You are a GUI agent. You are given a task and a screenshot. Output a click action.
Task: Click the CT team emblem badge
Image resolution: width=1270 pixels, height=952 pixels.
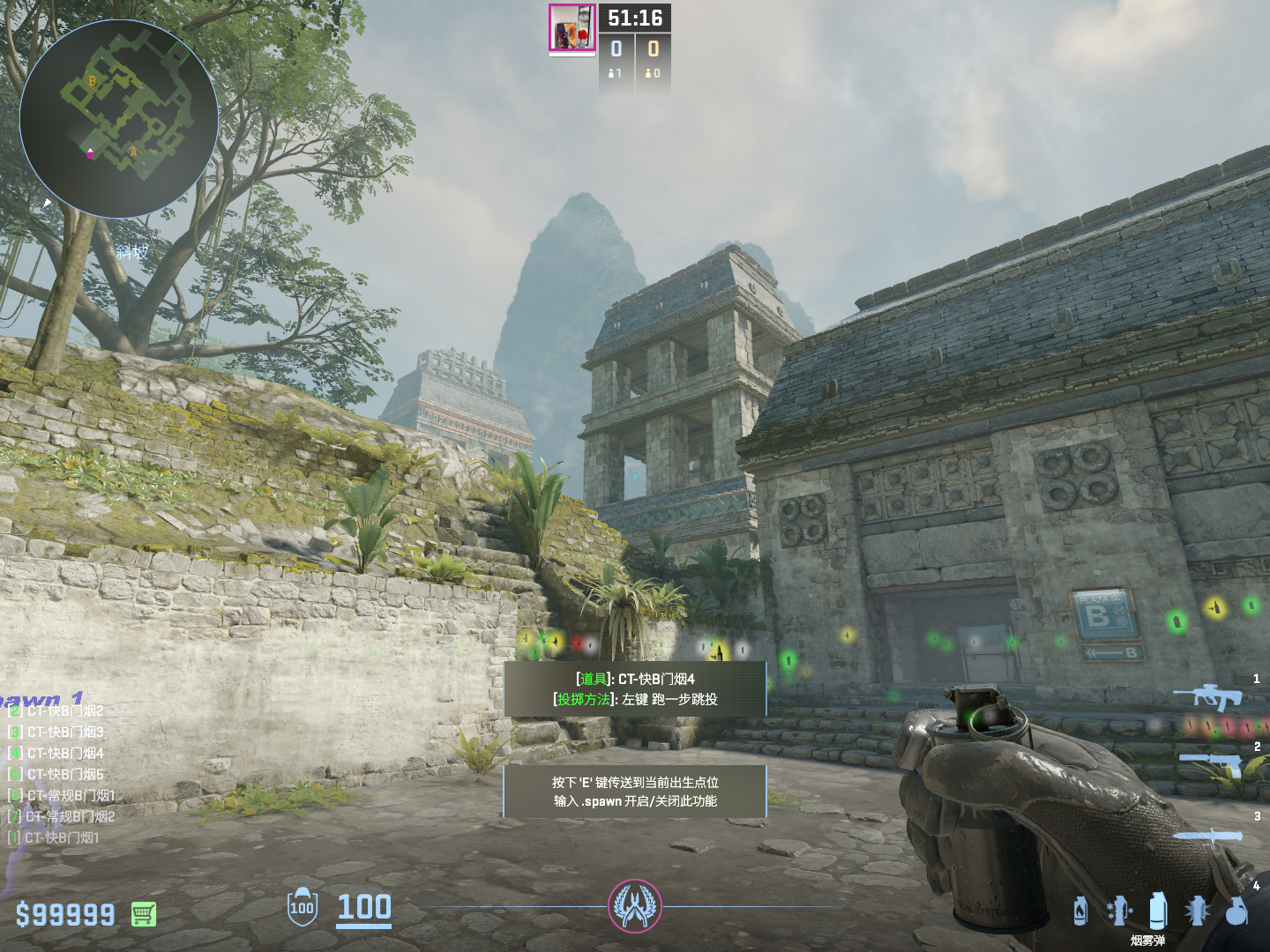click(x=634, y=905)
